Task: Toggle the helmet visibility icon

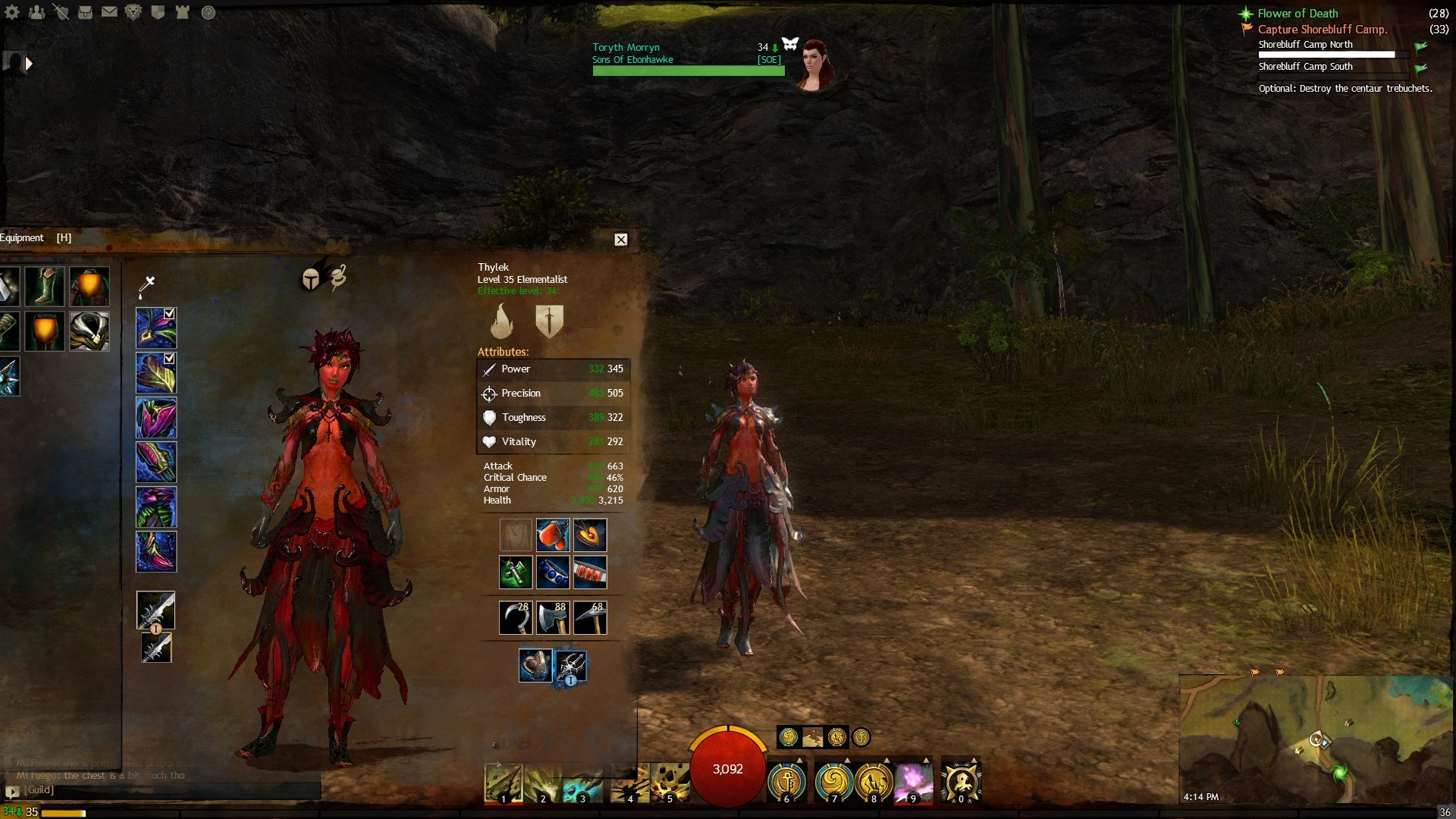Action: point(310,280)
